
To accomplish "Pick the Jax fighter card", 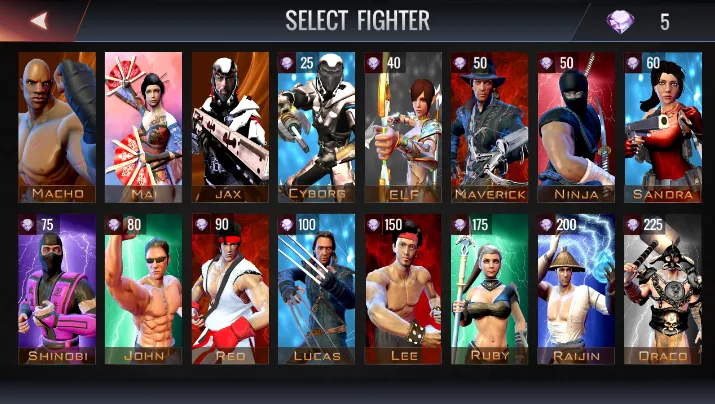I will 230,127.
